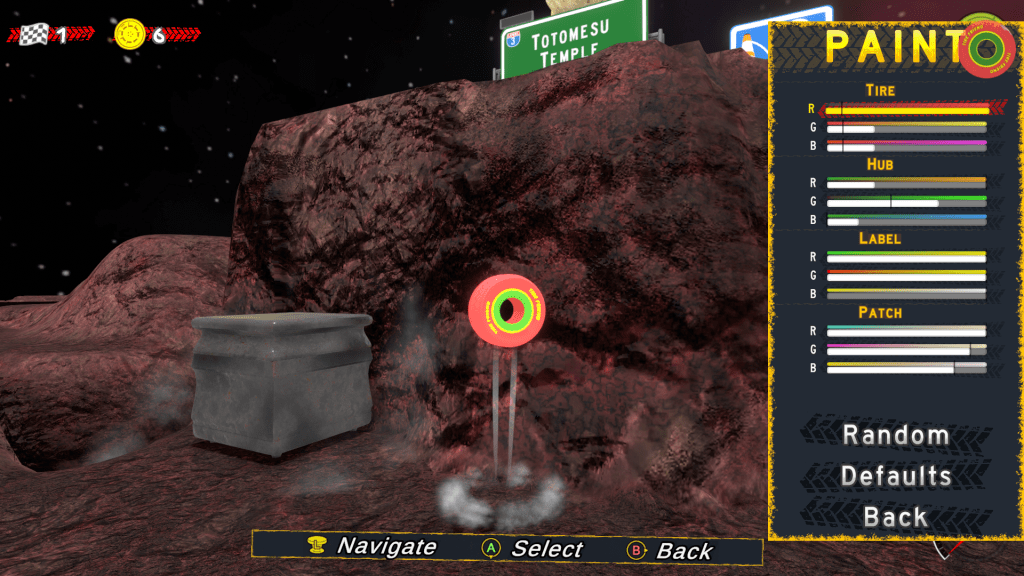Choose Random paint colors
The image size is (1024, 576).
pos(895,435)
